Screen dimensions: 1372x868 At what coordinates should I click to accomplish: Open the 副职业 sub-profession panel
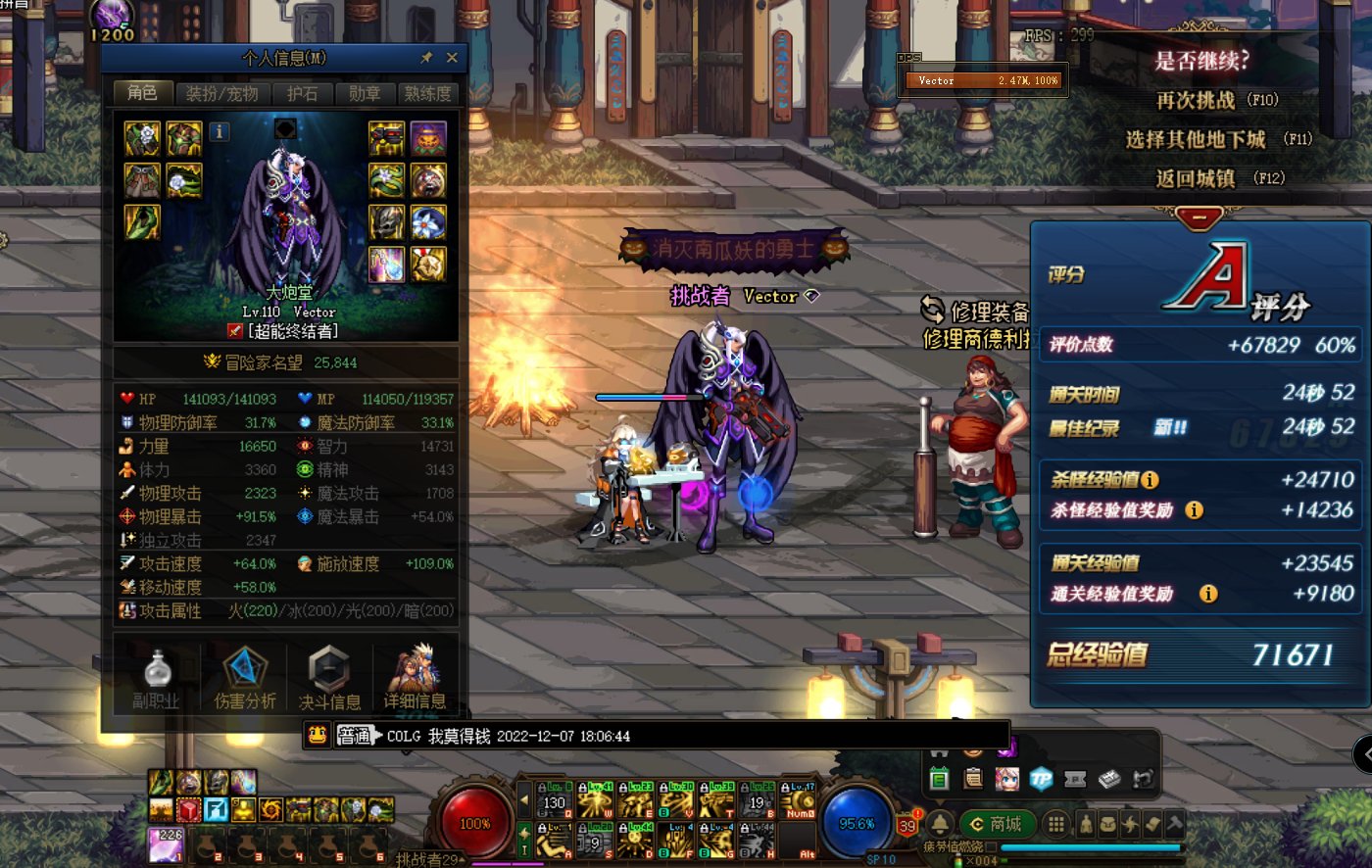click(x=157, y=678)
